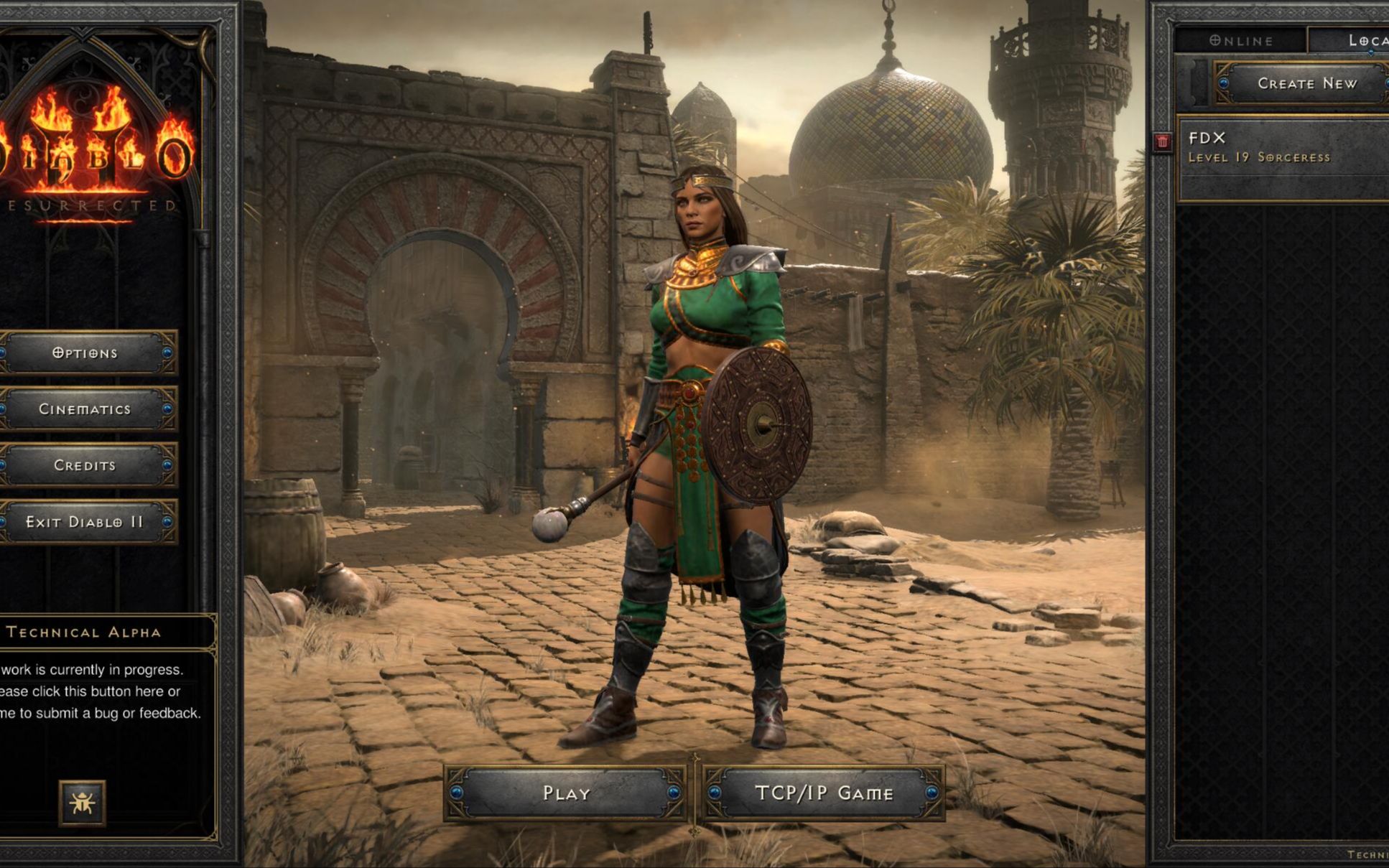The image size is (1389, 868).
Task: Open the Options menu
Action: click(x=85, y=353)
